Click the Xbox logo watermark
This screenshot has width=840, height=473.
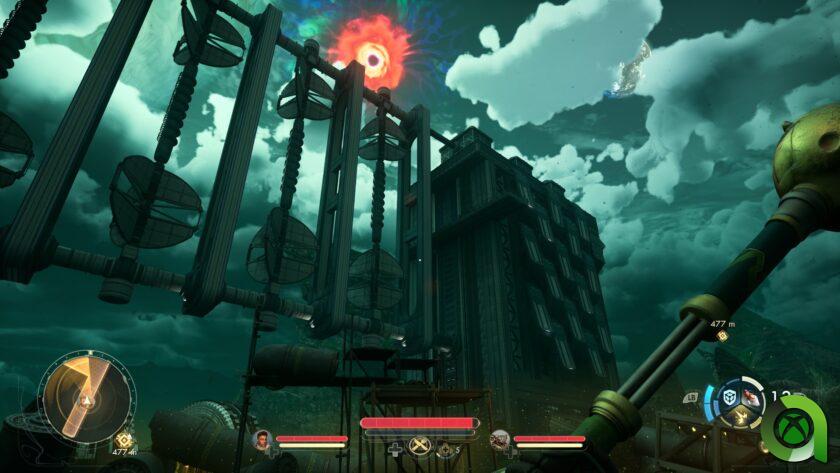(x=795, y=428)
